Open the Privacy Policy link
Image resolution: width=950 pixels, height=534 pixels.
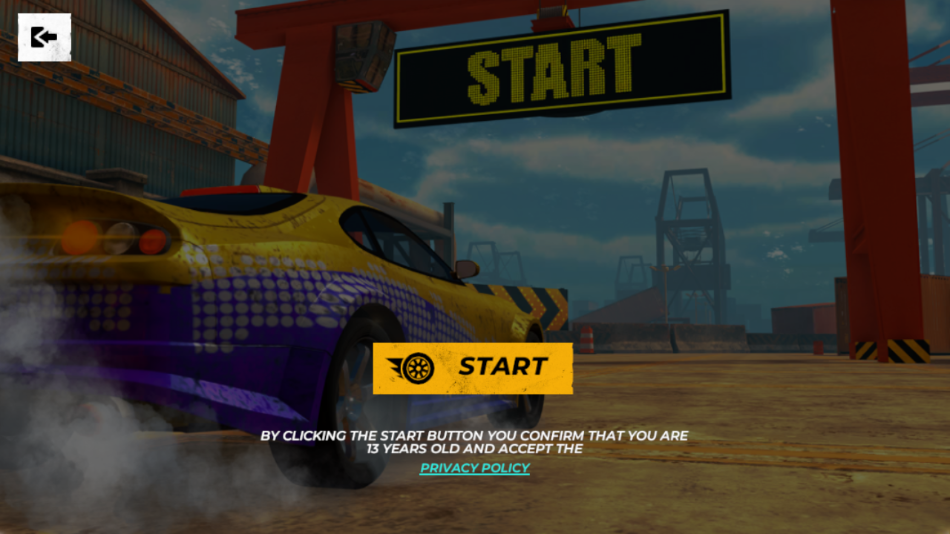[x=475, y=468]
